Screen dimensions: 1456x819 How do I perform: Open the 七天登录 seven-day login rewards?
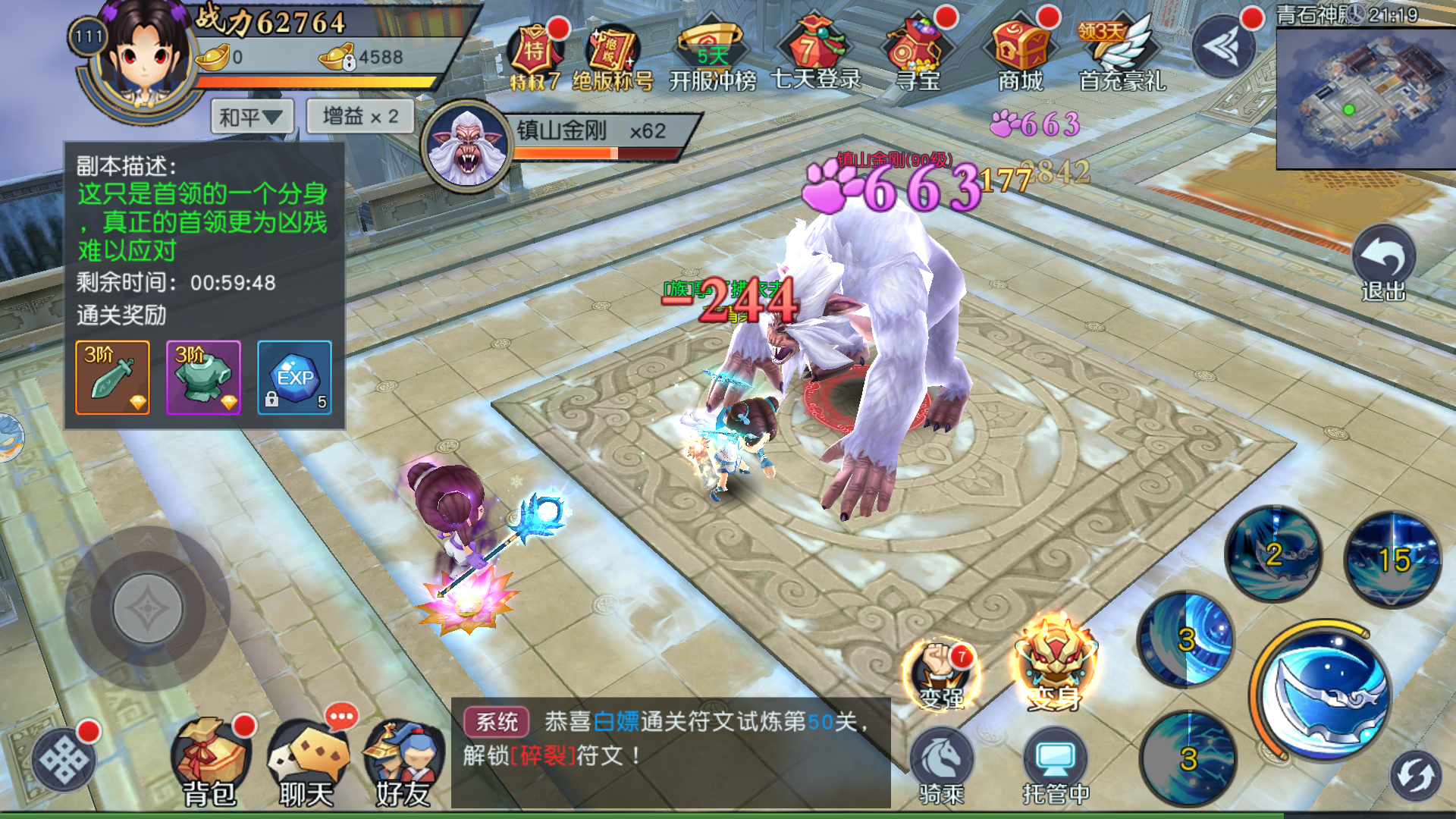[815, 53]
